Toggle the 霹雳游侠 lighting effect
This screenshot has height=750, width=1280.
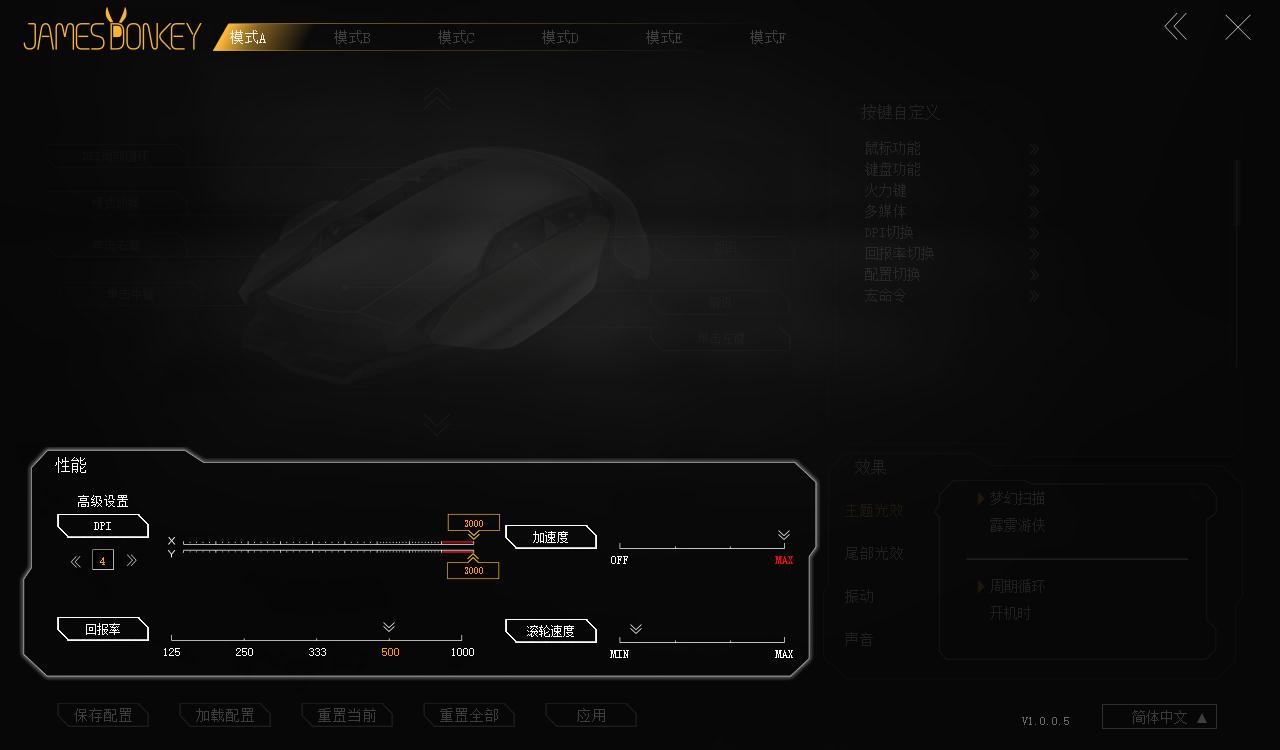tap(1015, 524)
